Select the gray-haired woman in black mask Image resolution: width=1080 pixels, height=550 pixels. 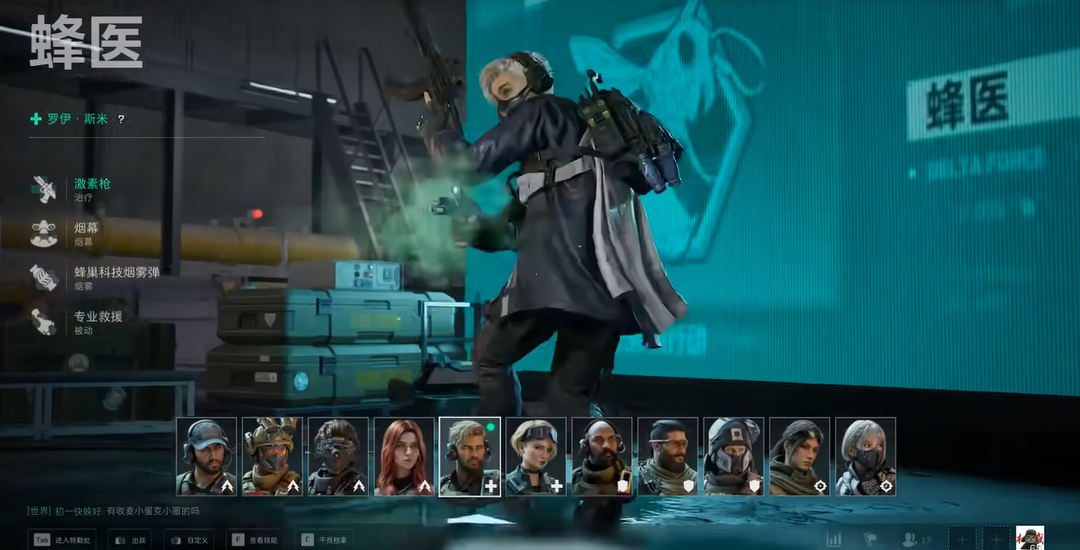pos(866,456)
